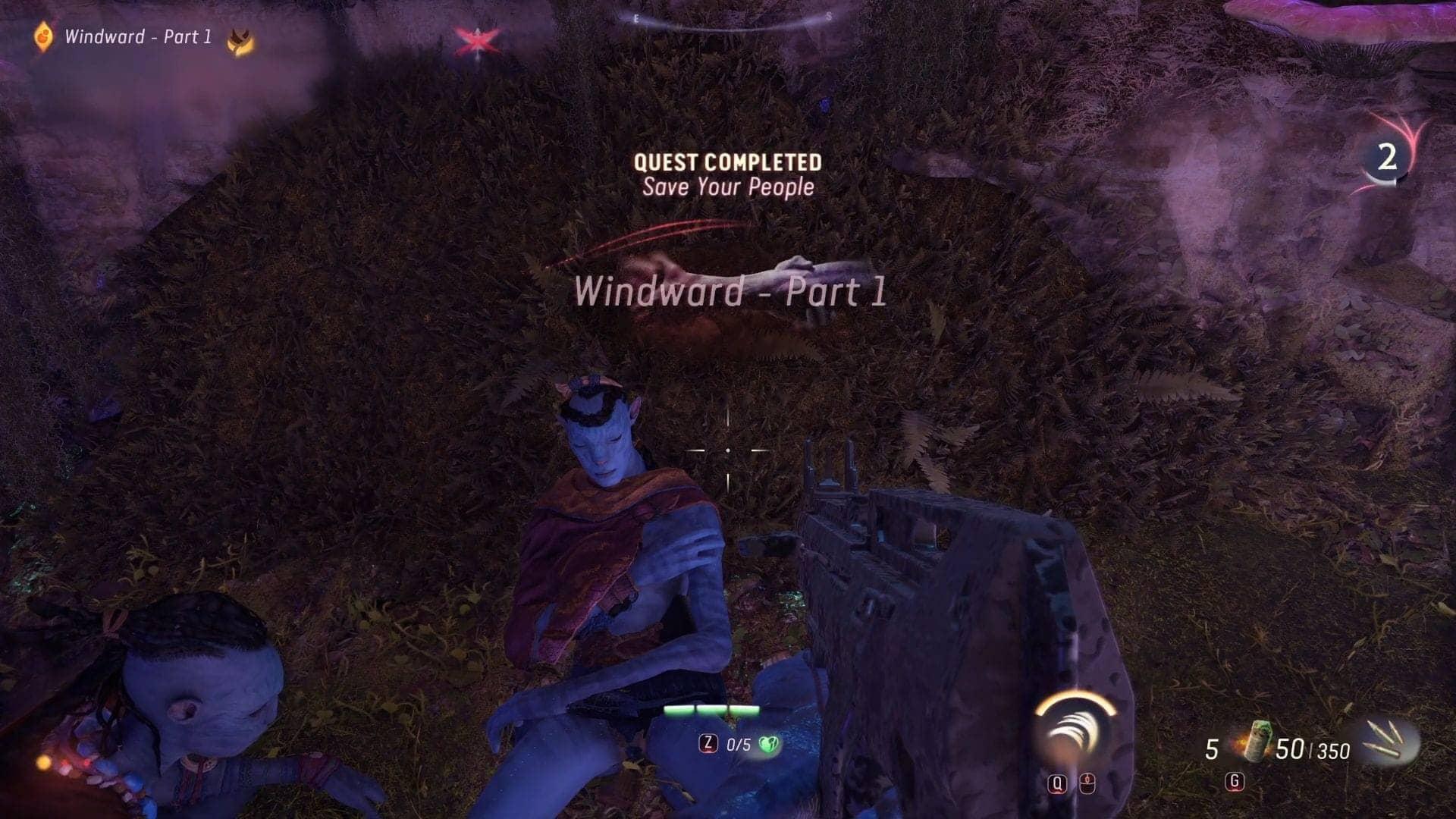The height and width of the screenshot is (819, 1456).
Task: Click the Save Your People quest name
Action: coord(729,187)
